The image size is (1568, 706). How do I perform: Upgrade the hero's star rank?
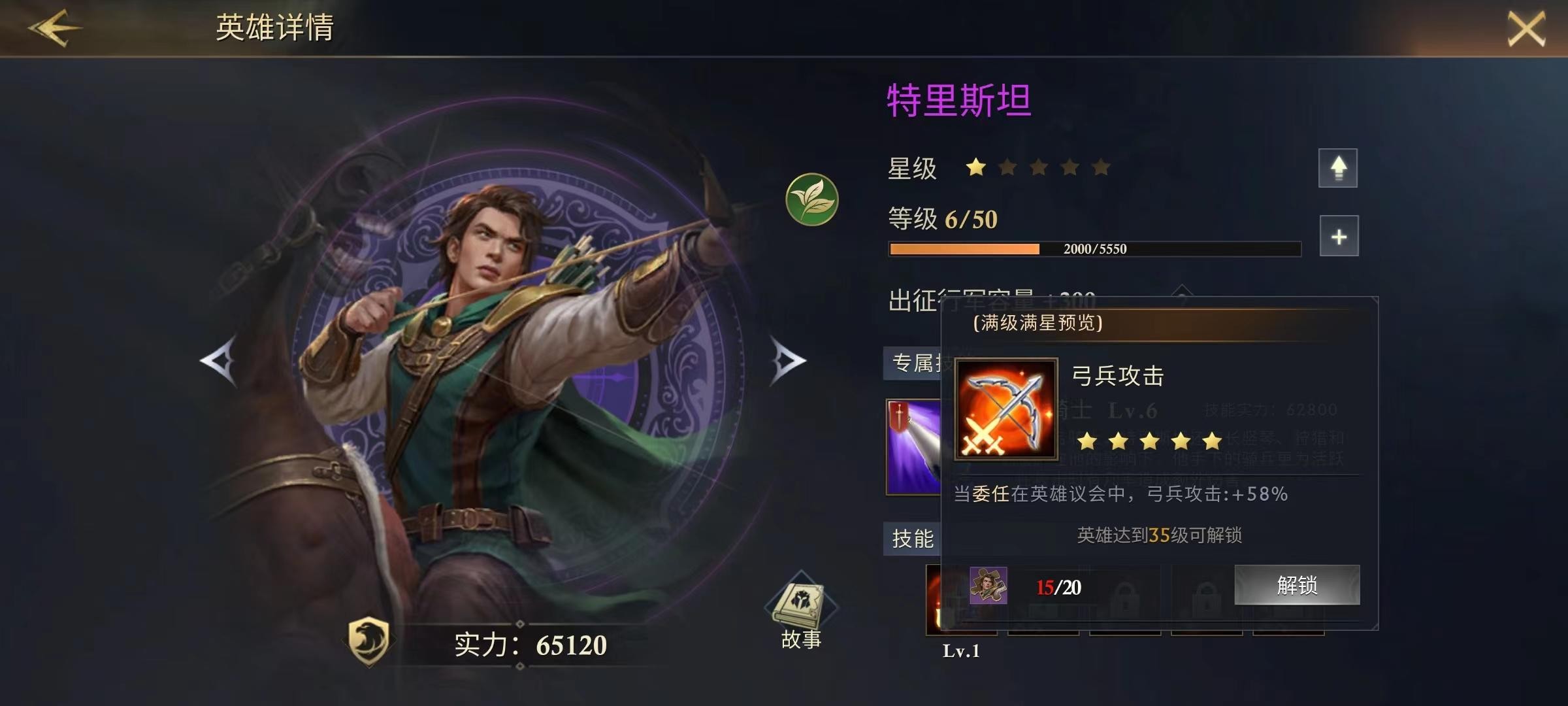[x=1337, y=168]
